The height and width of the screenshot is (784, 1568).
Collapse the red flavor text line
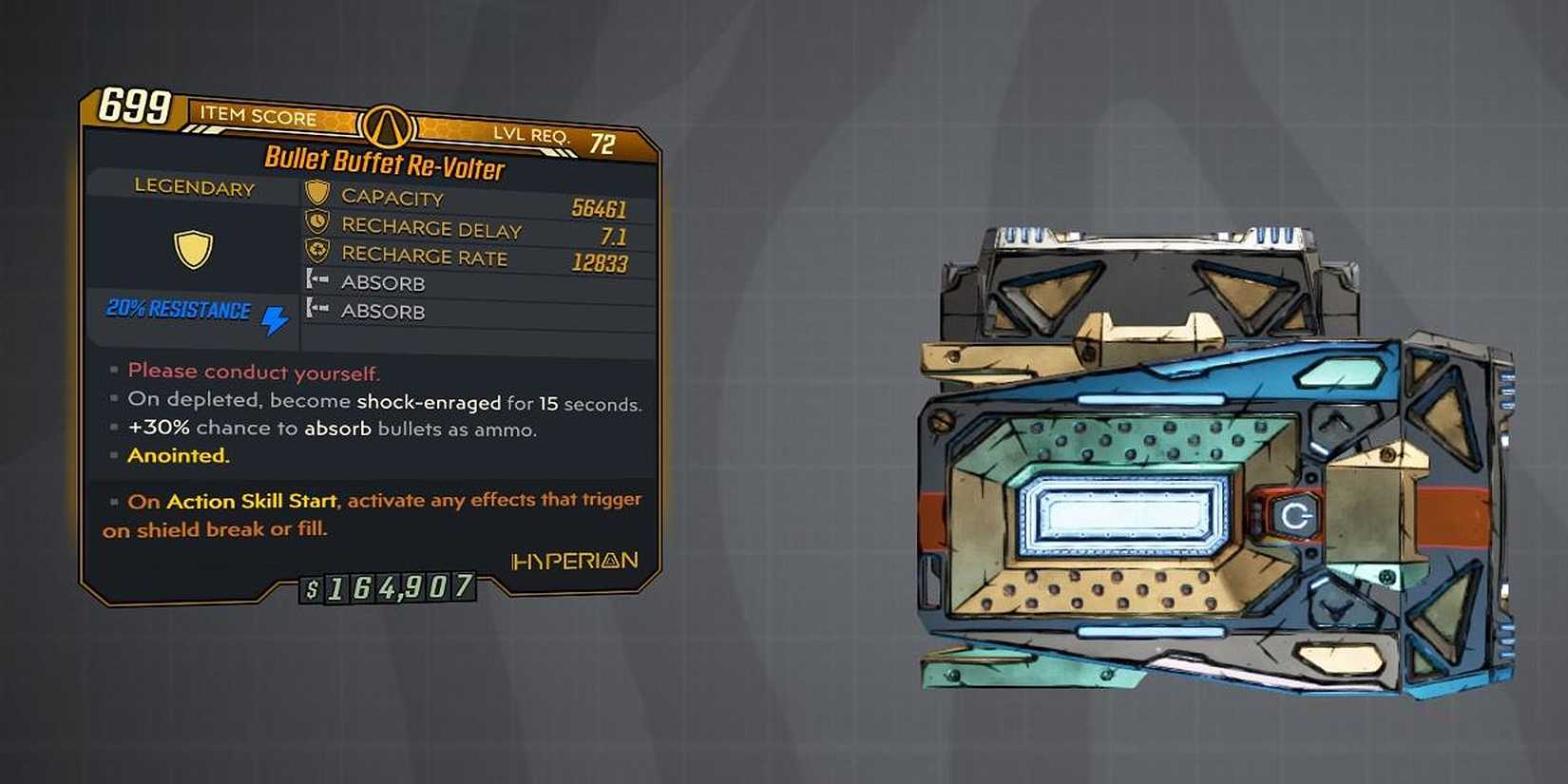[x=252, y=372]
